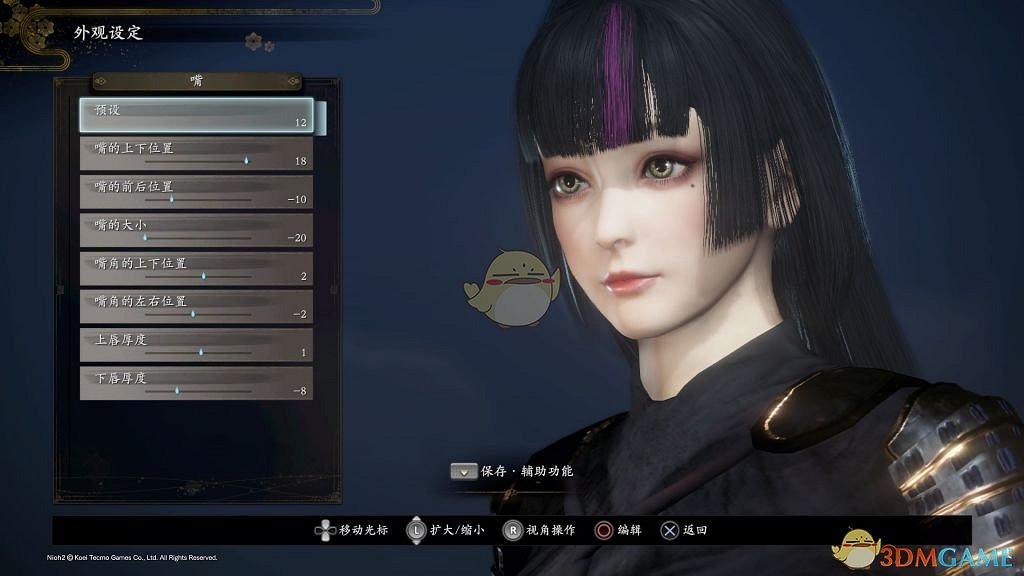Select the 预设 preset row

point(196,116)
